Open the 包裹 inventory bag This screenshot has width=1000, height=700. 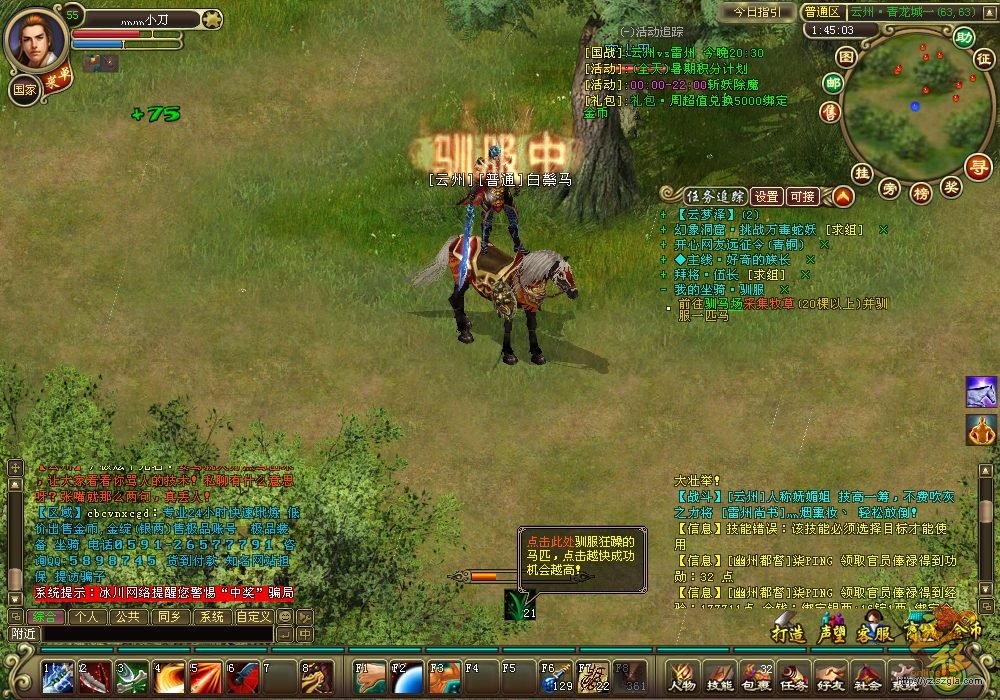757,676
